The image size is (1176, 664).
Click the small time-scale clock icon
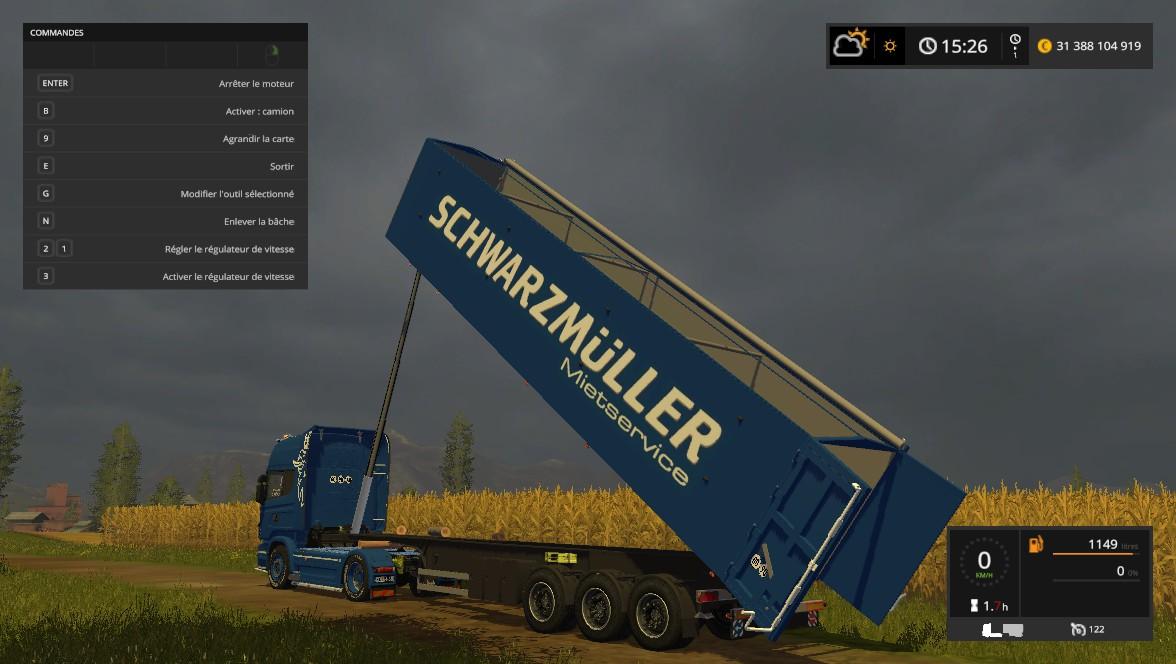point(1015,41)
